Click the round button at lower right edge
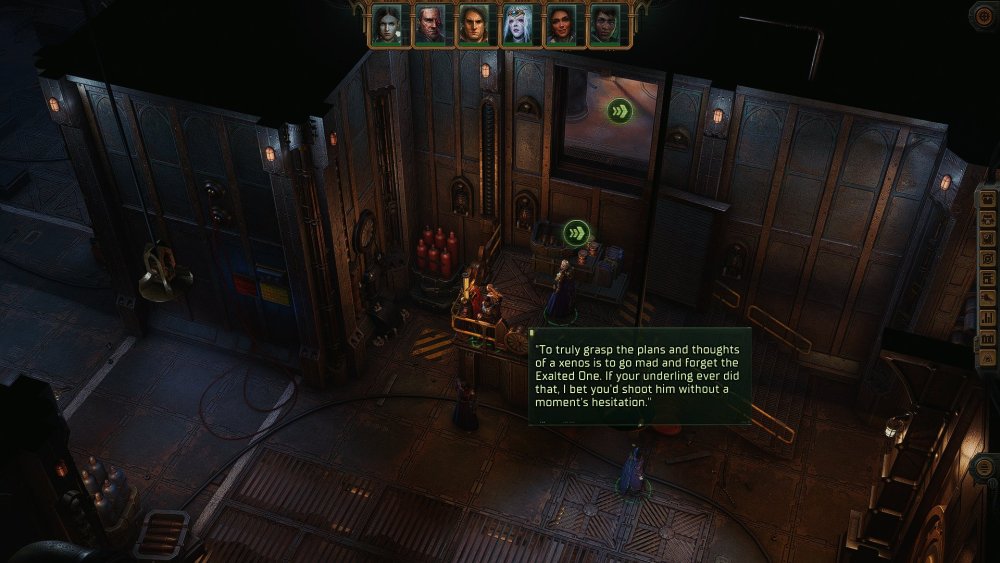The height and width of the screenshot is (563, 1000). [x=985, y=468]
